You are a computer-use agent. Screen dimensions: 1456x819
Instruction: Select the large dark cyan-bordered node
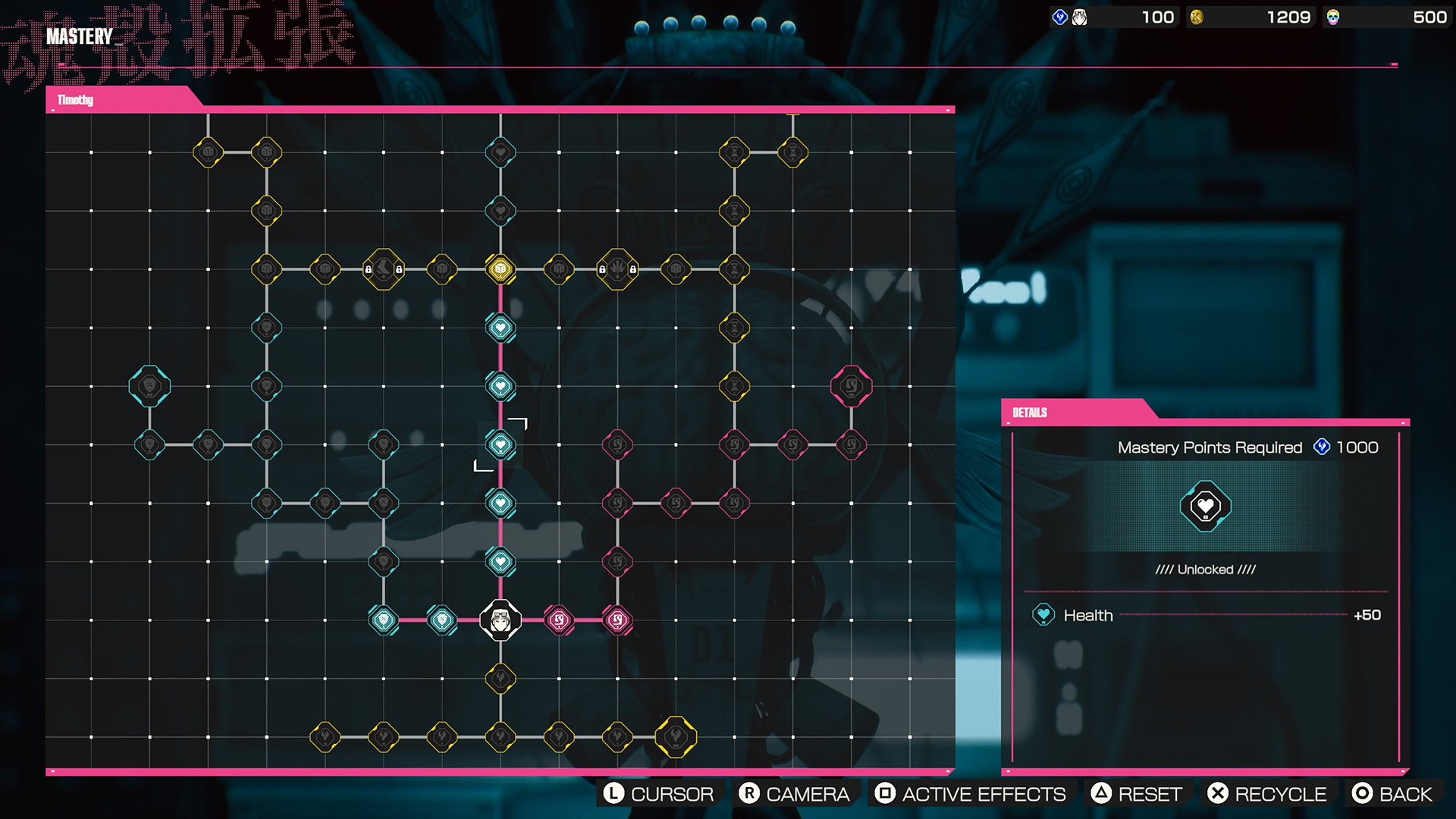click(x=149, y=387)
